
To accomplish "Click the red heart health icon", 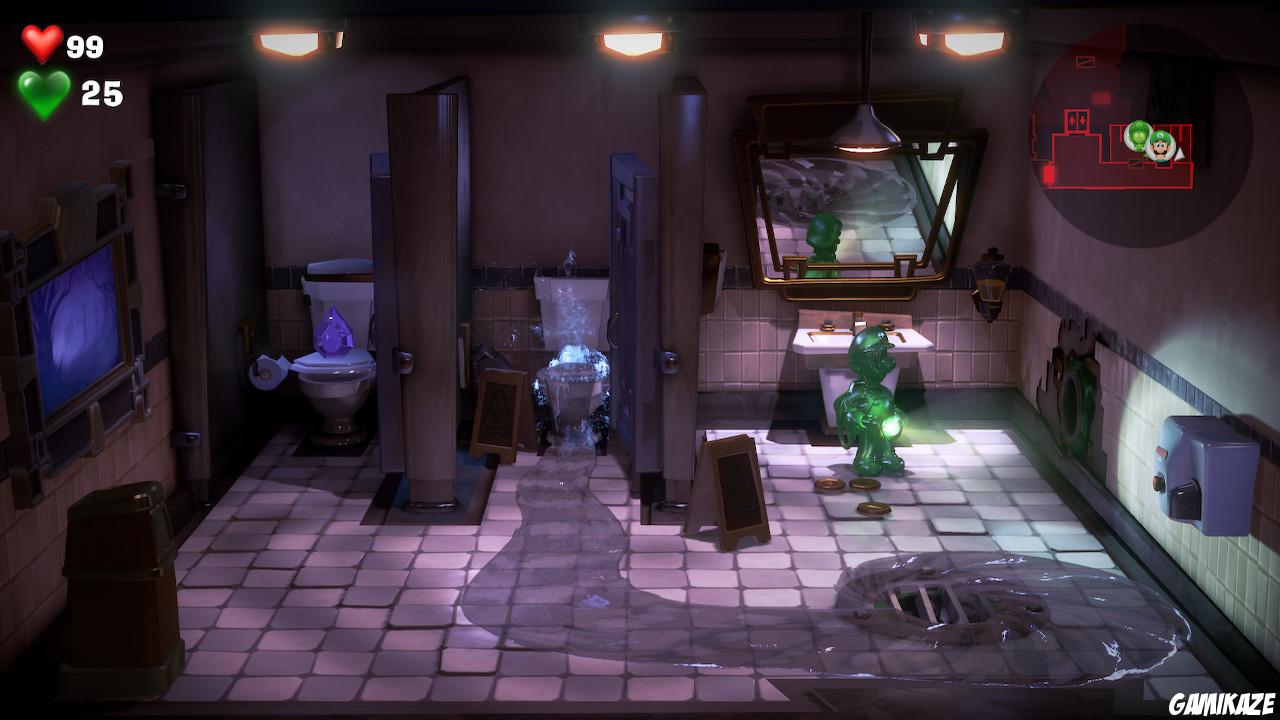I will click(x=41, y=44).
